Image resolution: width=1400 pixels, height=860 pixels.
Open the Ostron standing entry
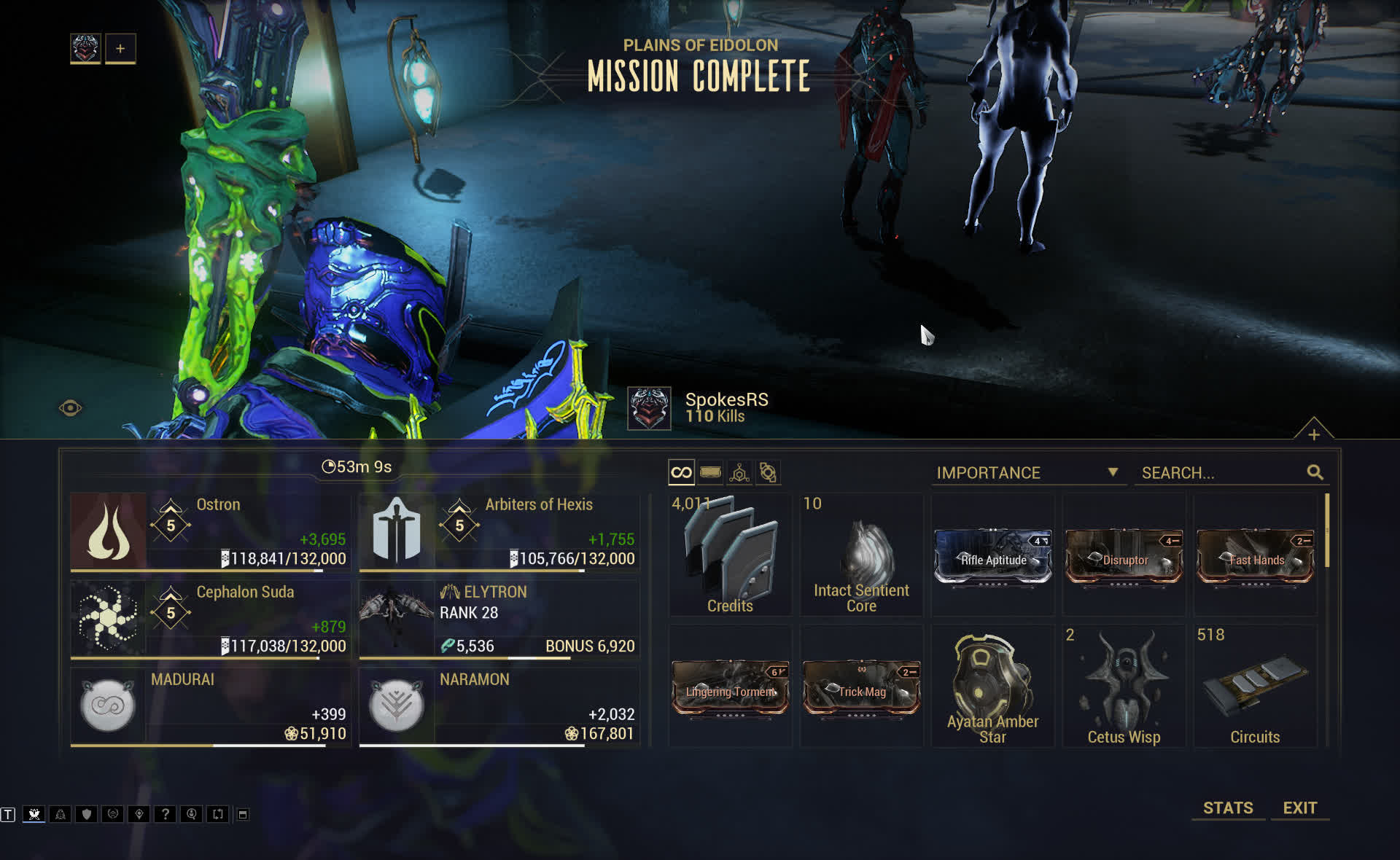click(210, 531)
